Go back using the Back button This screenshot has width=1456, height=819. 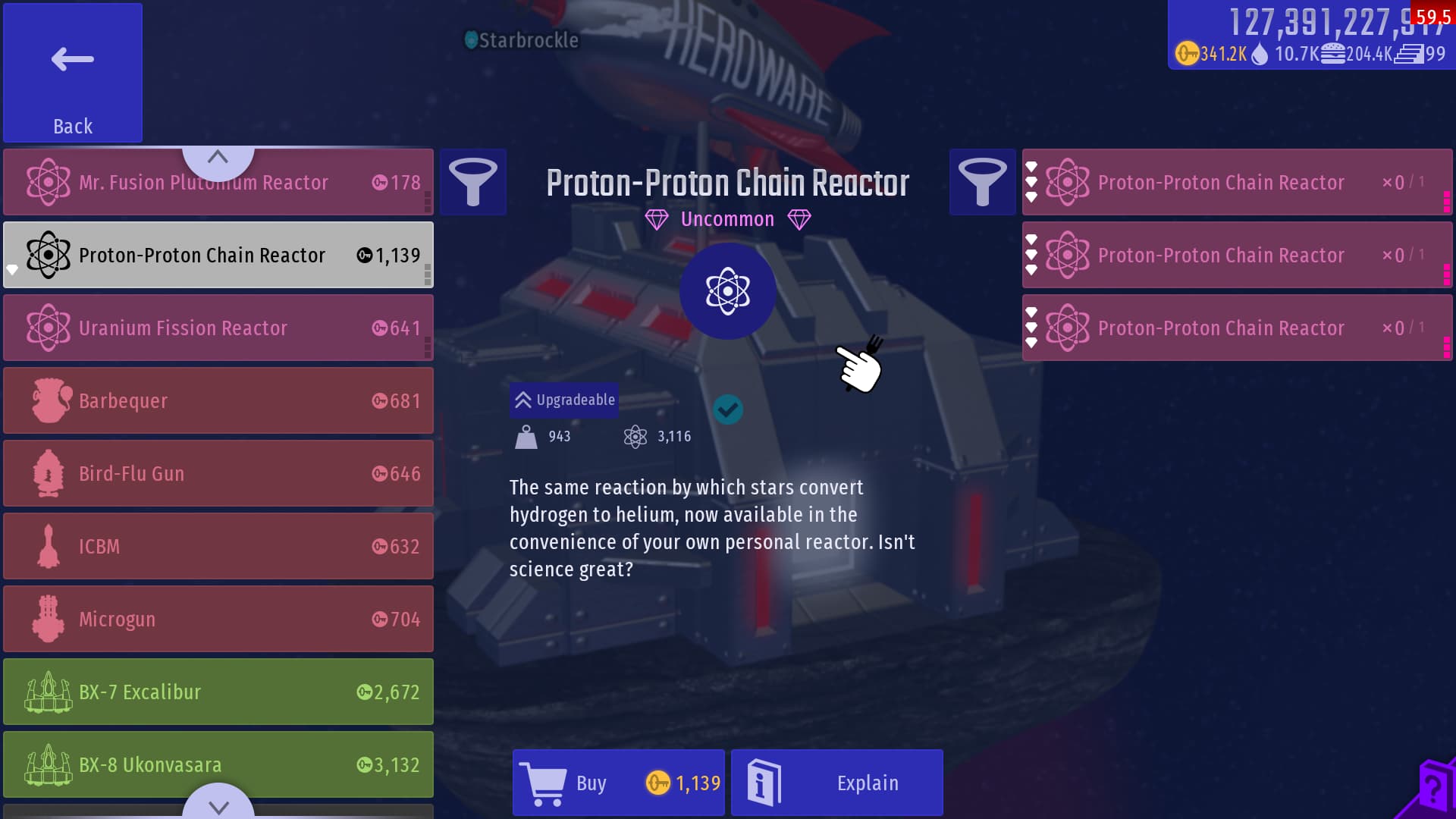pyautogui.click(x=73, y=73)
